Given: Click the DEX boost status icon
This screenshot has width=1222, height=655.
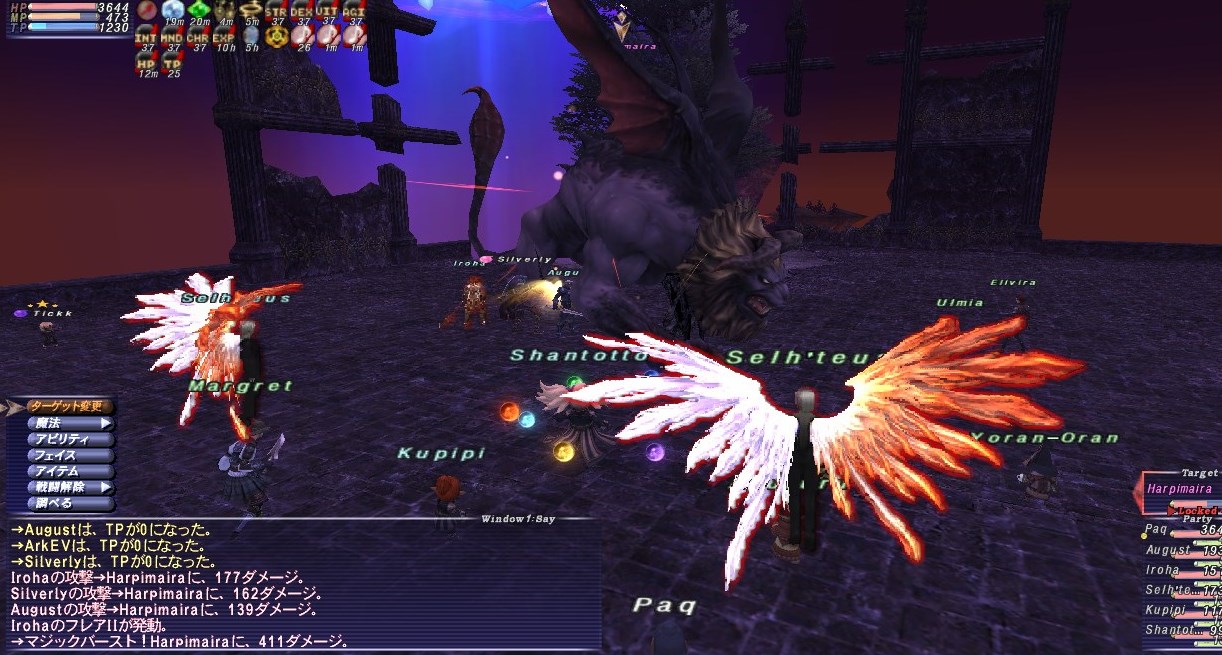Looking at the screenshot, I should 302,12.
